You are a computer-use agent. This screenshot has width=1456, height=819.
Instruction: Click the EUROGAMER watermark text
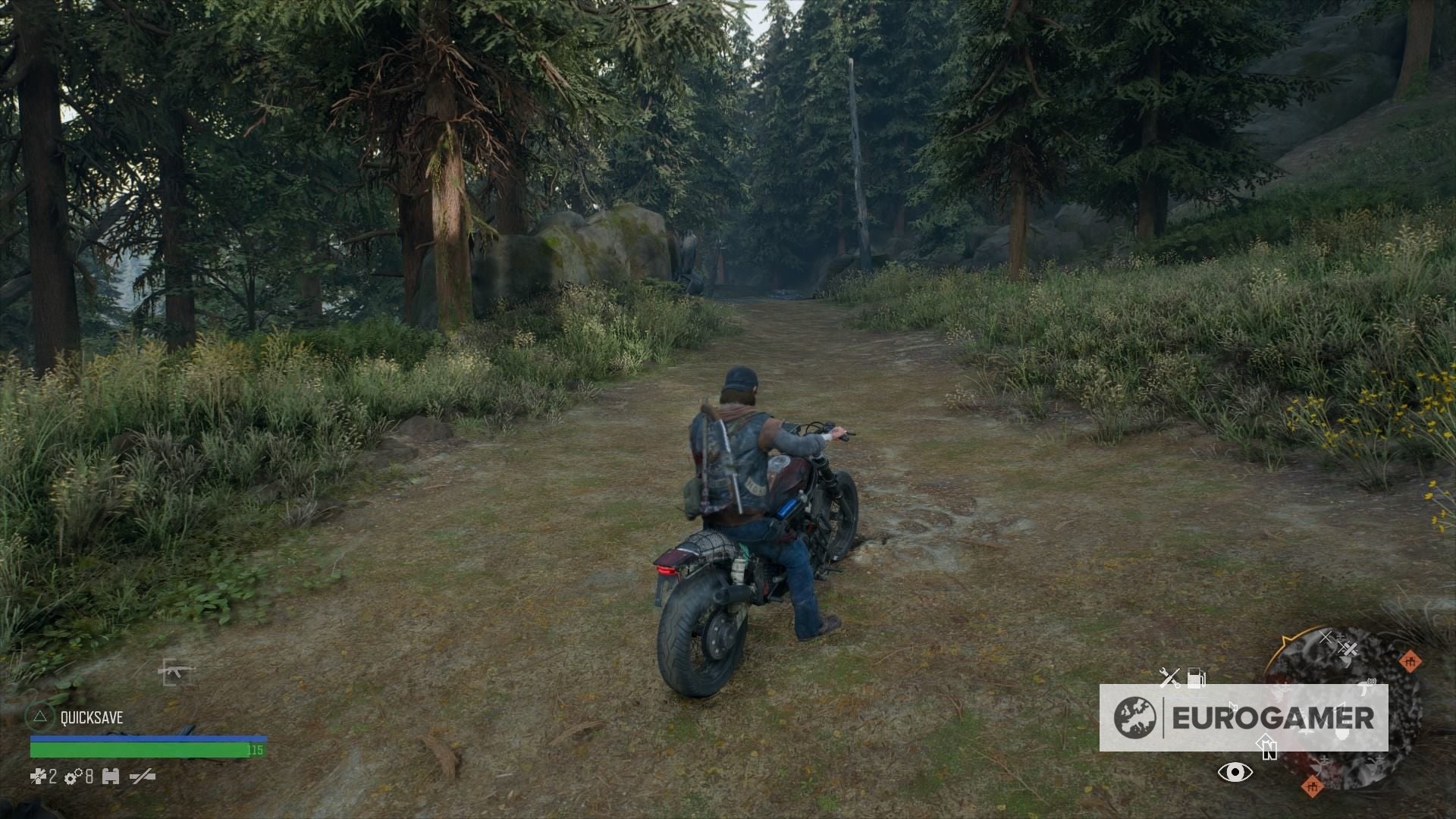[x=1274, y=717]
